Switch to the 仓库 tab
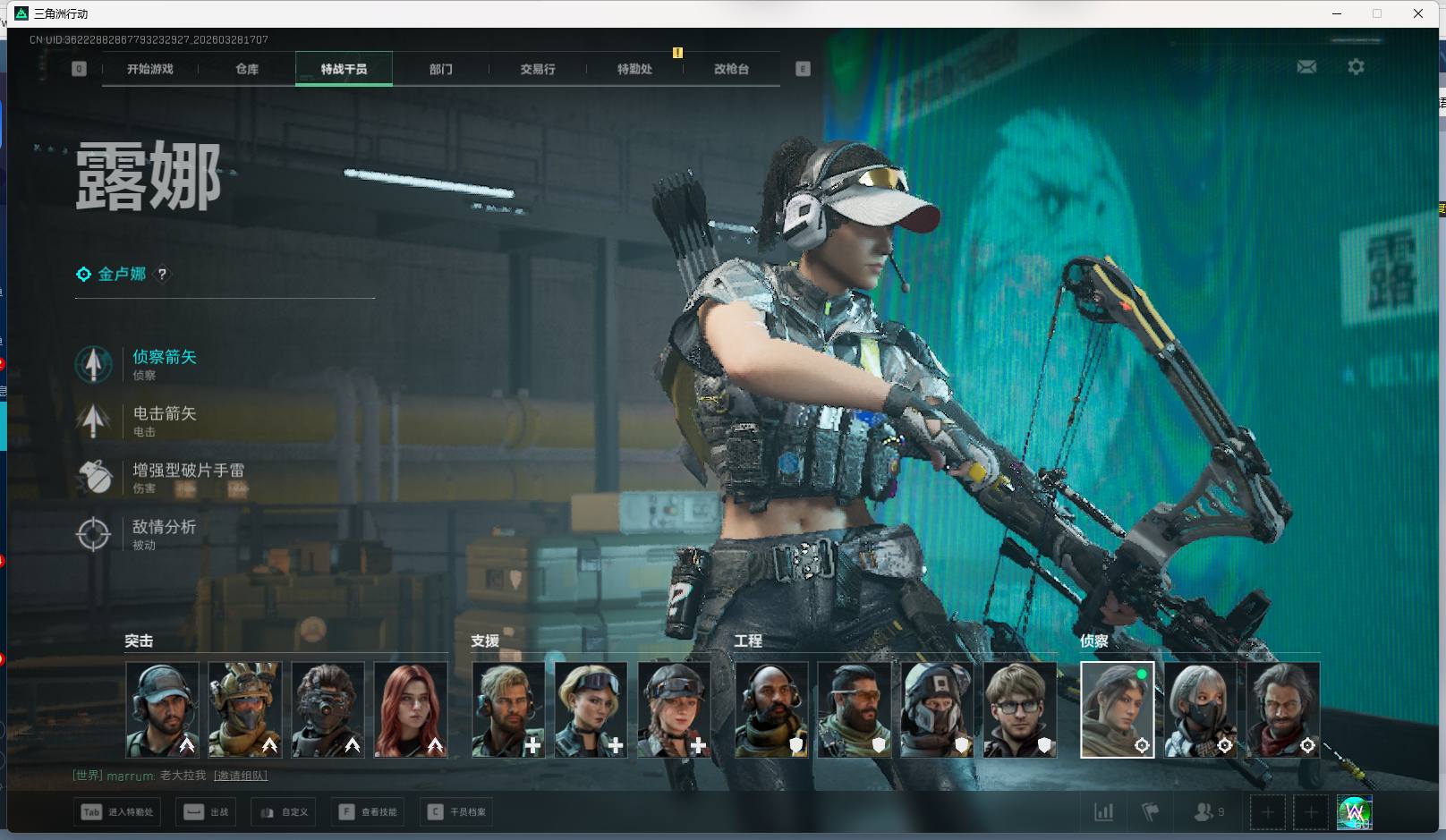Screen dimensions: 1446x840 coord(247,69)
